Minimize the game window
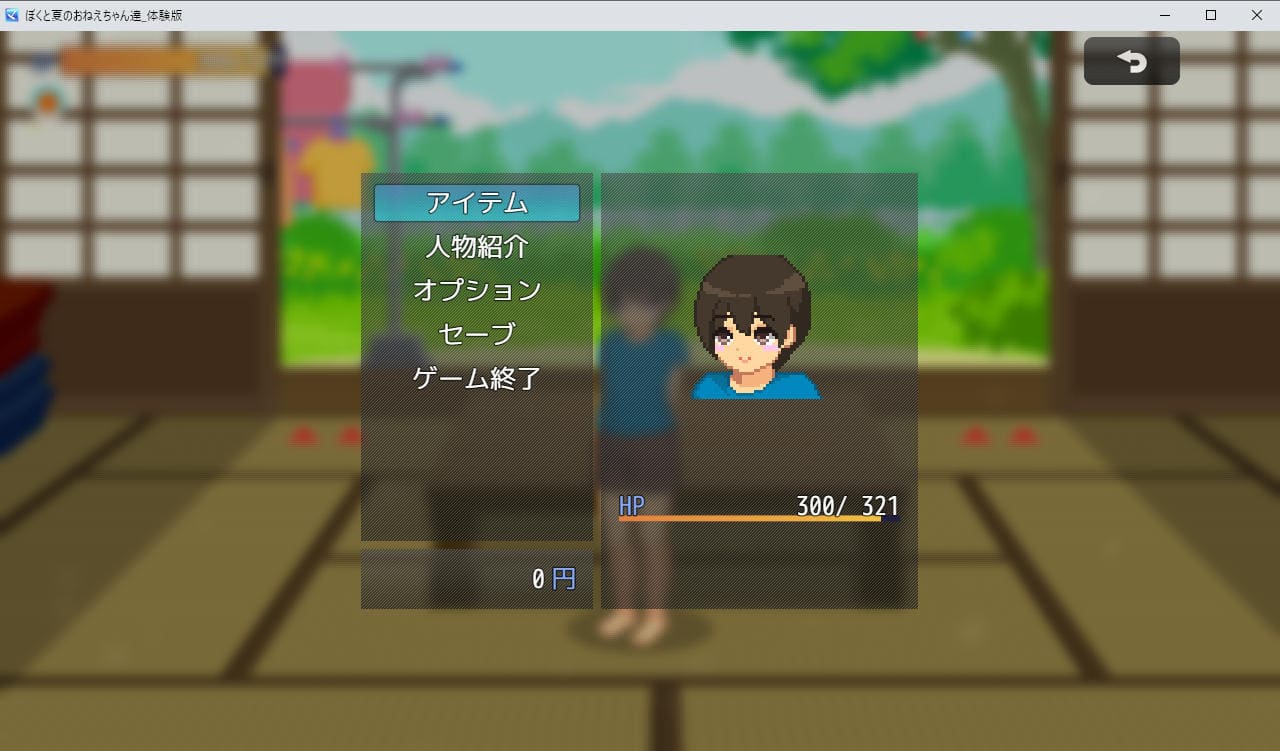 pyautogui.click(x=1166, y=15)
